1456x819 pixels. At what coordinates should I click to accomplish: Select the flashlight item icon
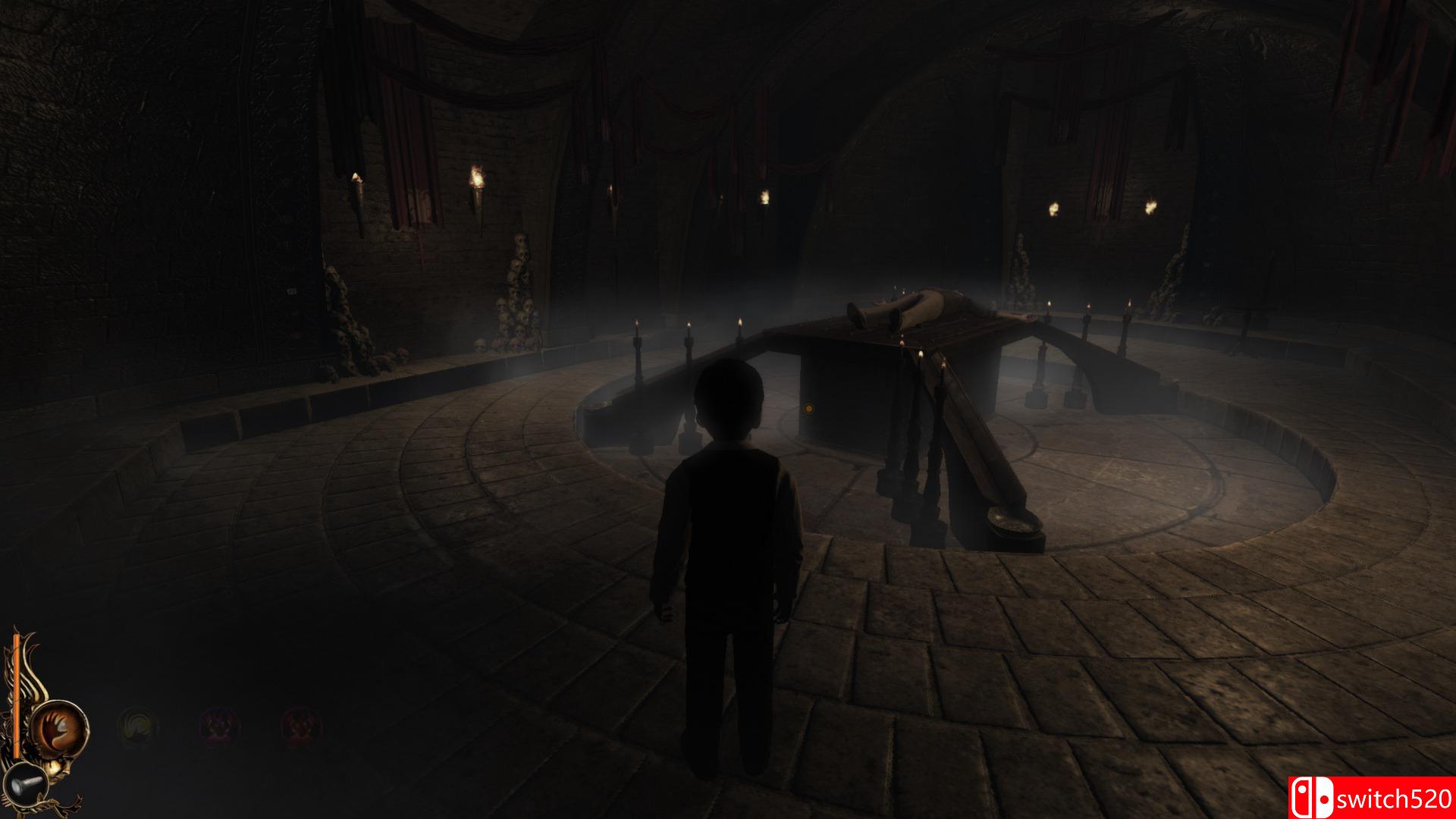click(x=26, y=781)
